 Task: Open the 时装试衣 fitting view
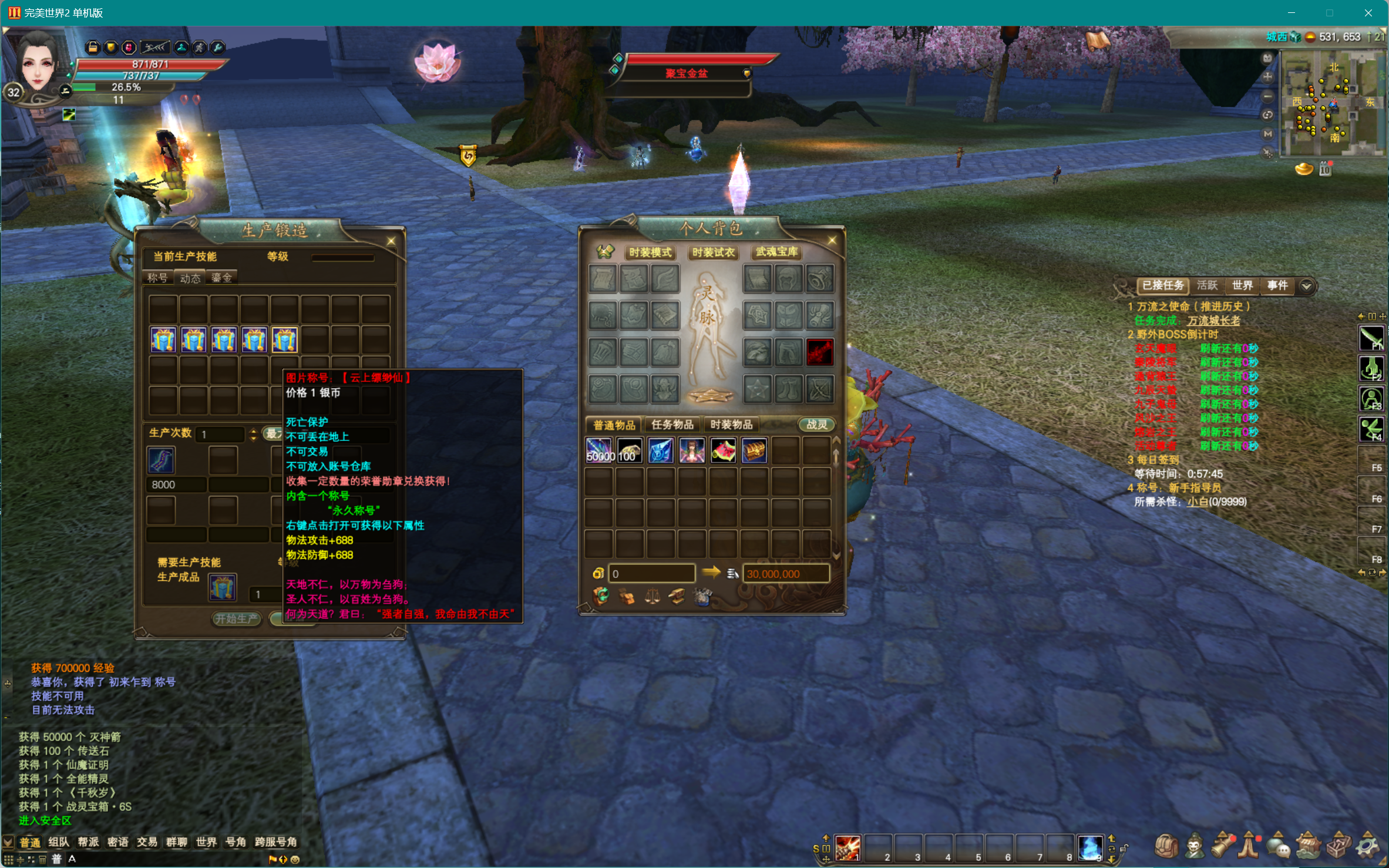(x=713, y=253)
